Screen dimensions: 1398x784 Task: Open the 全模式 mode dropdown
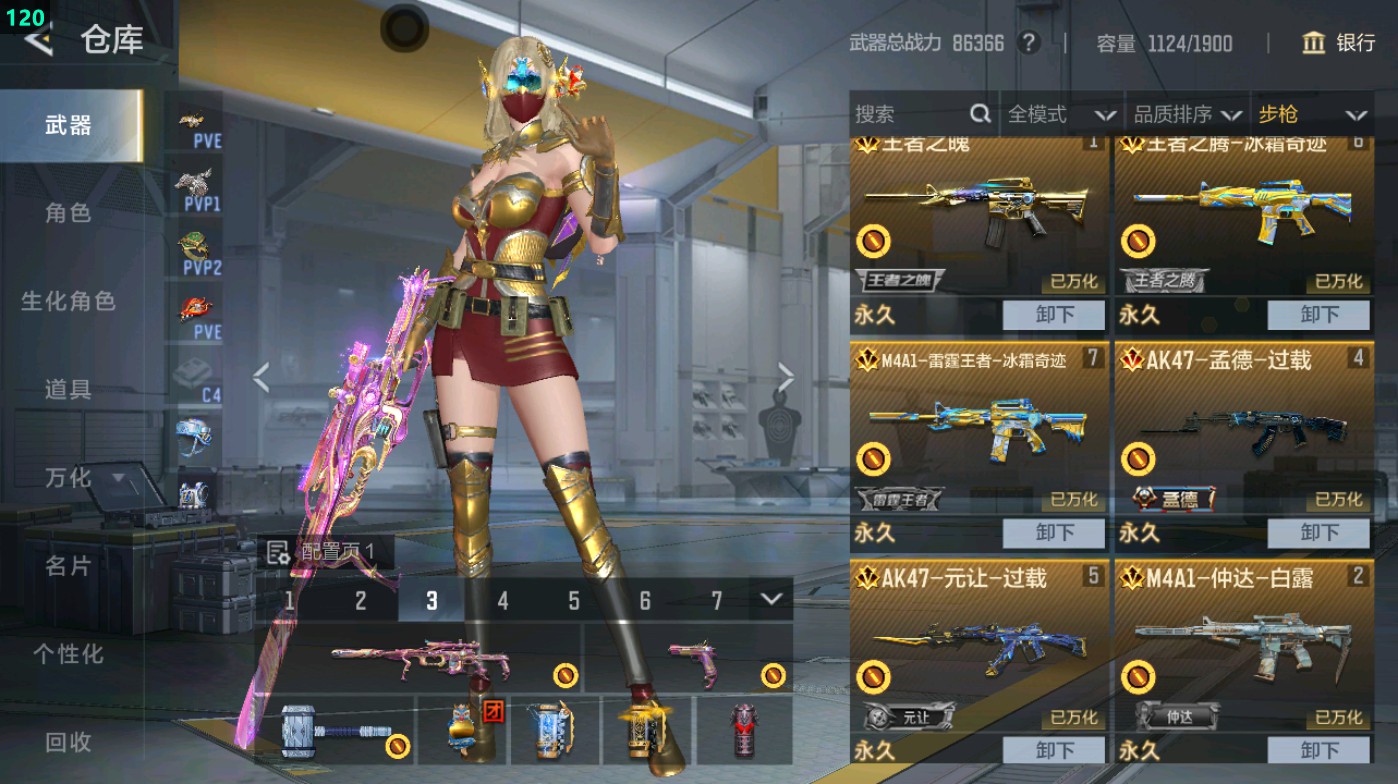1060,115
